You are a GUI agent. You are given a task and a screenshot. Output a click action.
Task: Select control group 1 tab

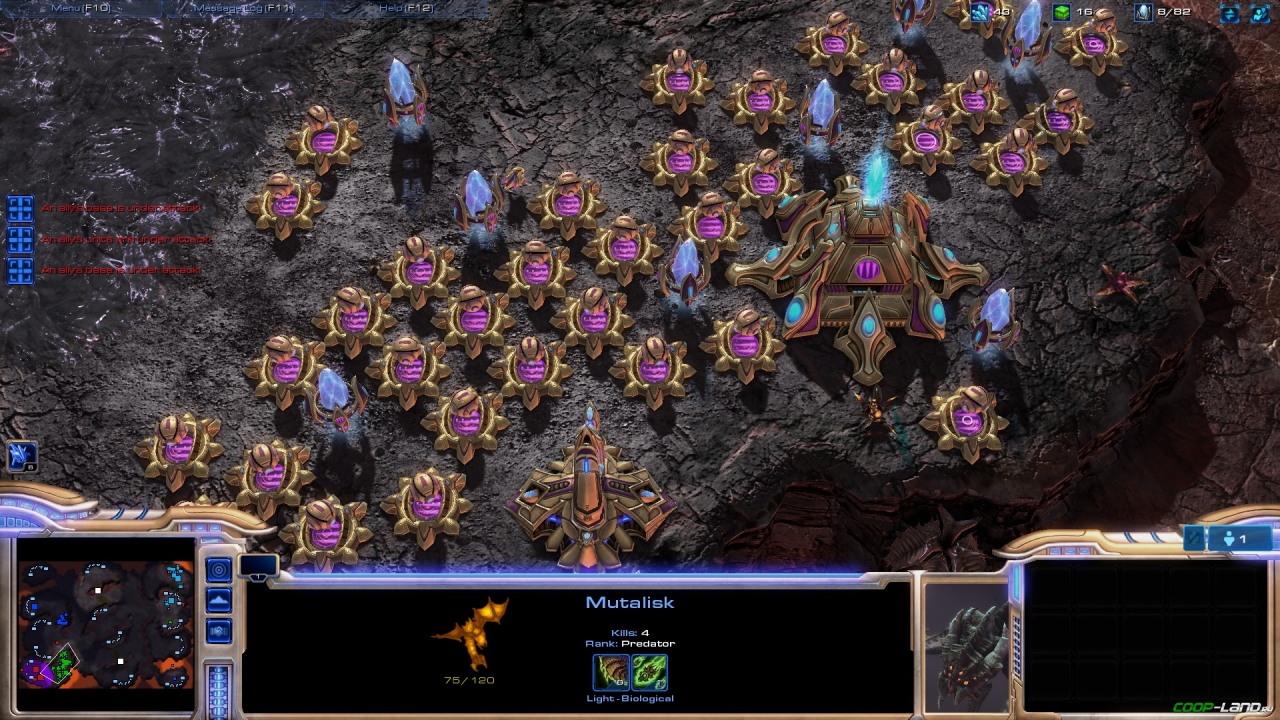point(258,567)
